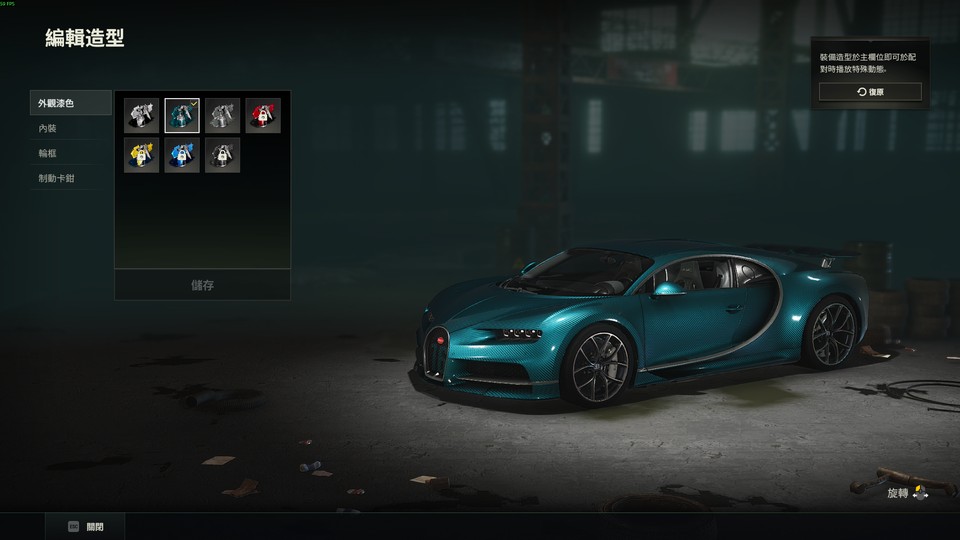
Task: Switch to the 內裝 interior category
Action: coord(70,128)
